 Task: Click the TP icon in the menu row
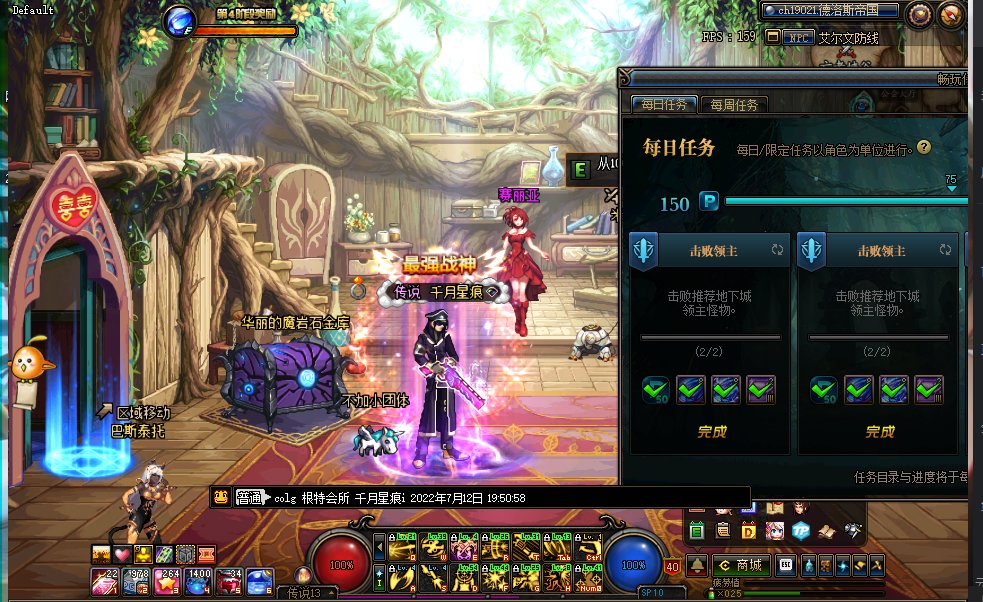[x=800, y=530]
